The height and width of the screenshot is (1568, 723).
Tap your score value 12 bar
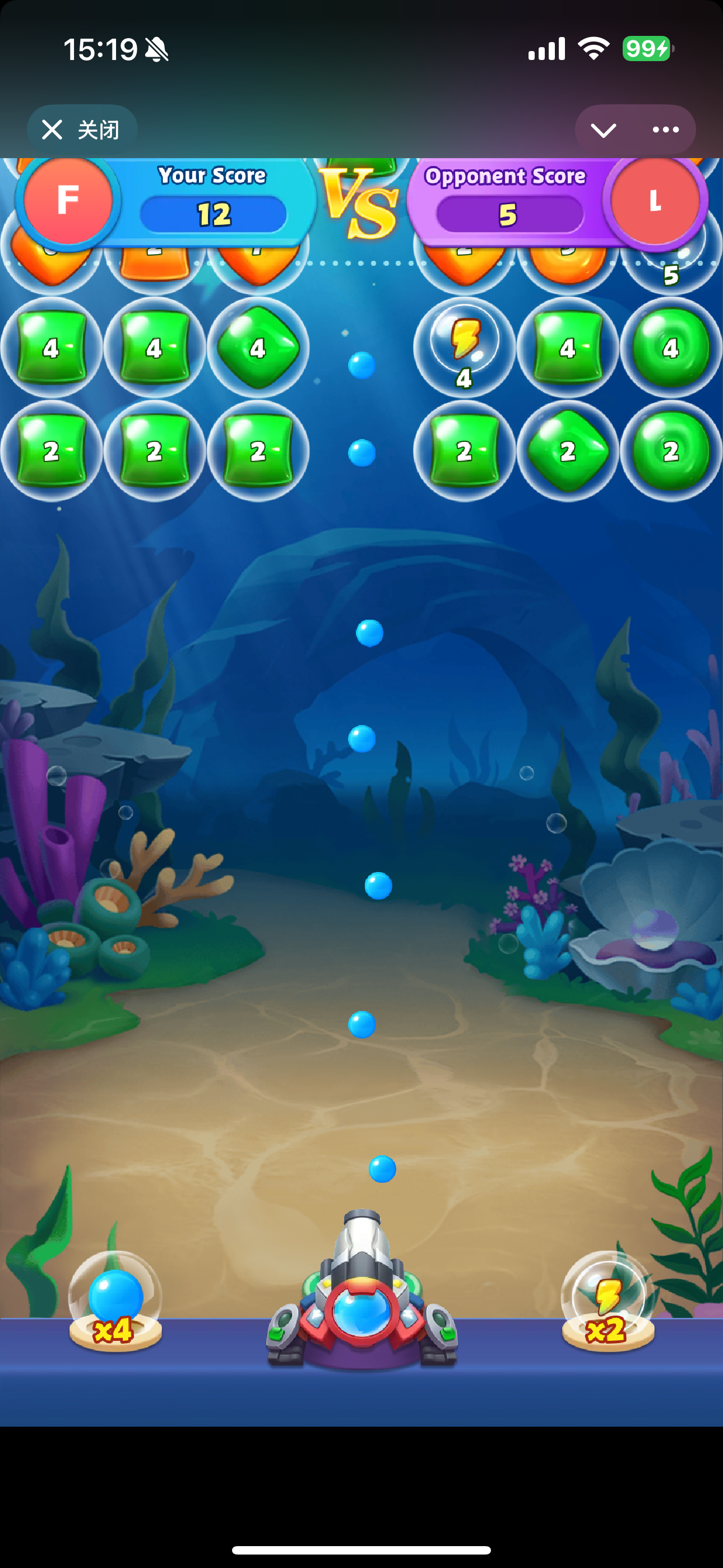[213, 214]
